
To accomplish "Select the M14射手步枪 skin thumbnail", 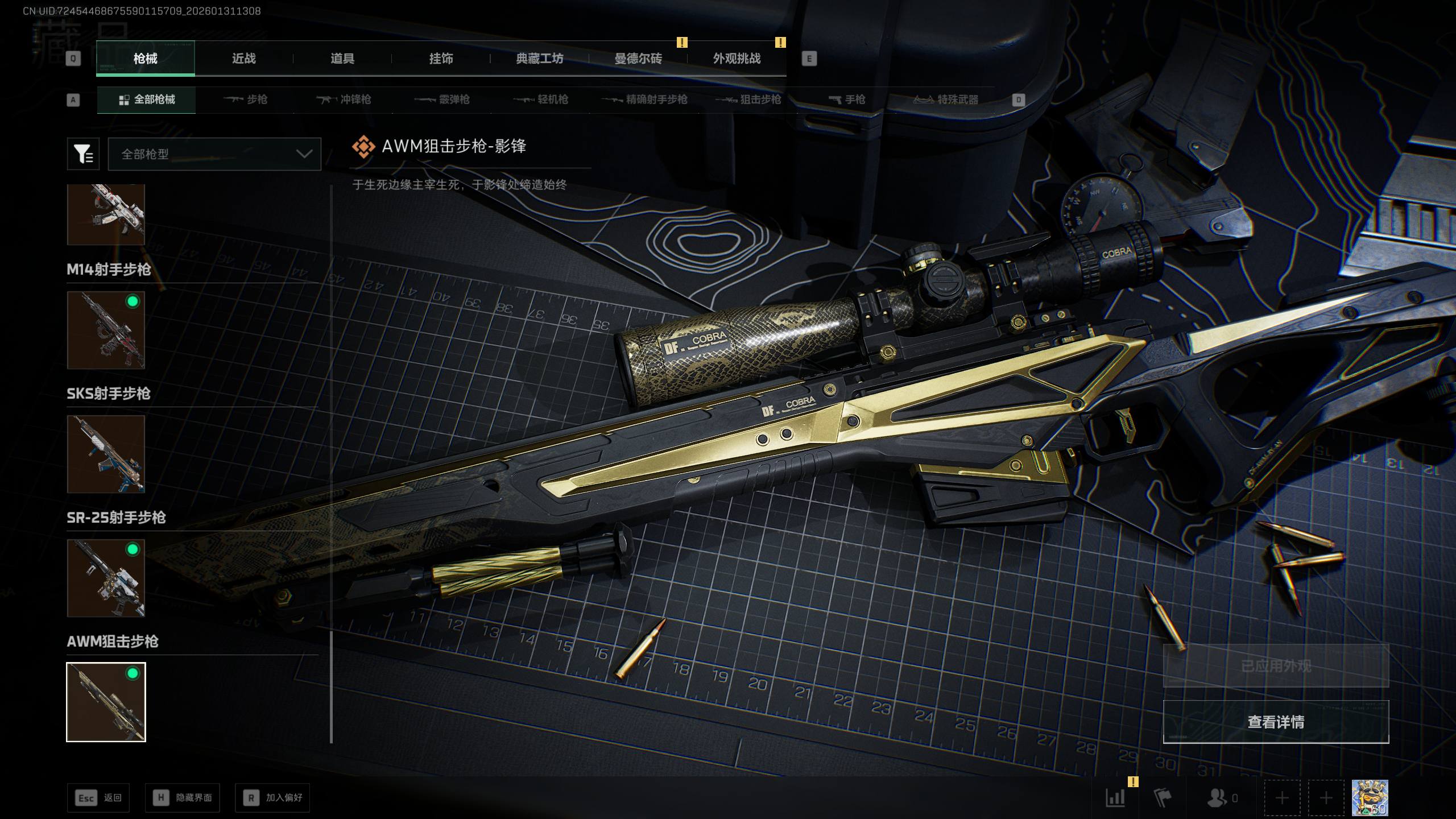I will pyautogui.click(x=106, y=330).
